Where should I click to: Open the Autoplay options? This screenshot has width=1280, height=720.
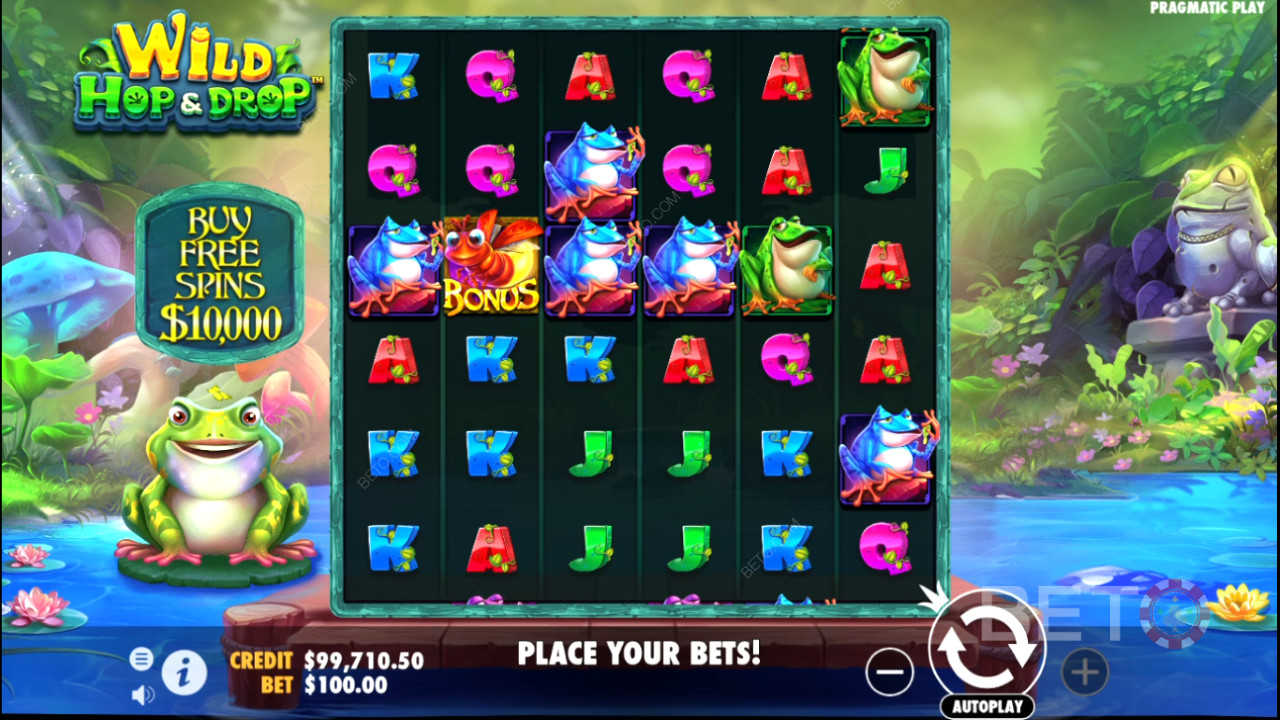[987, 706]
